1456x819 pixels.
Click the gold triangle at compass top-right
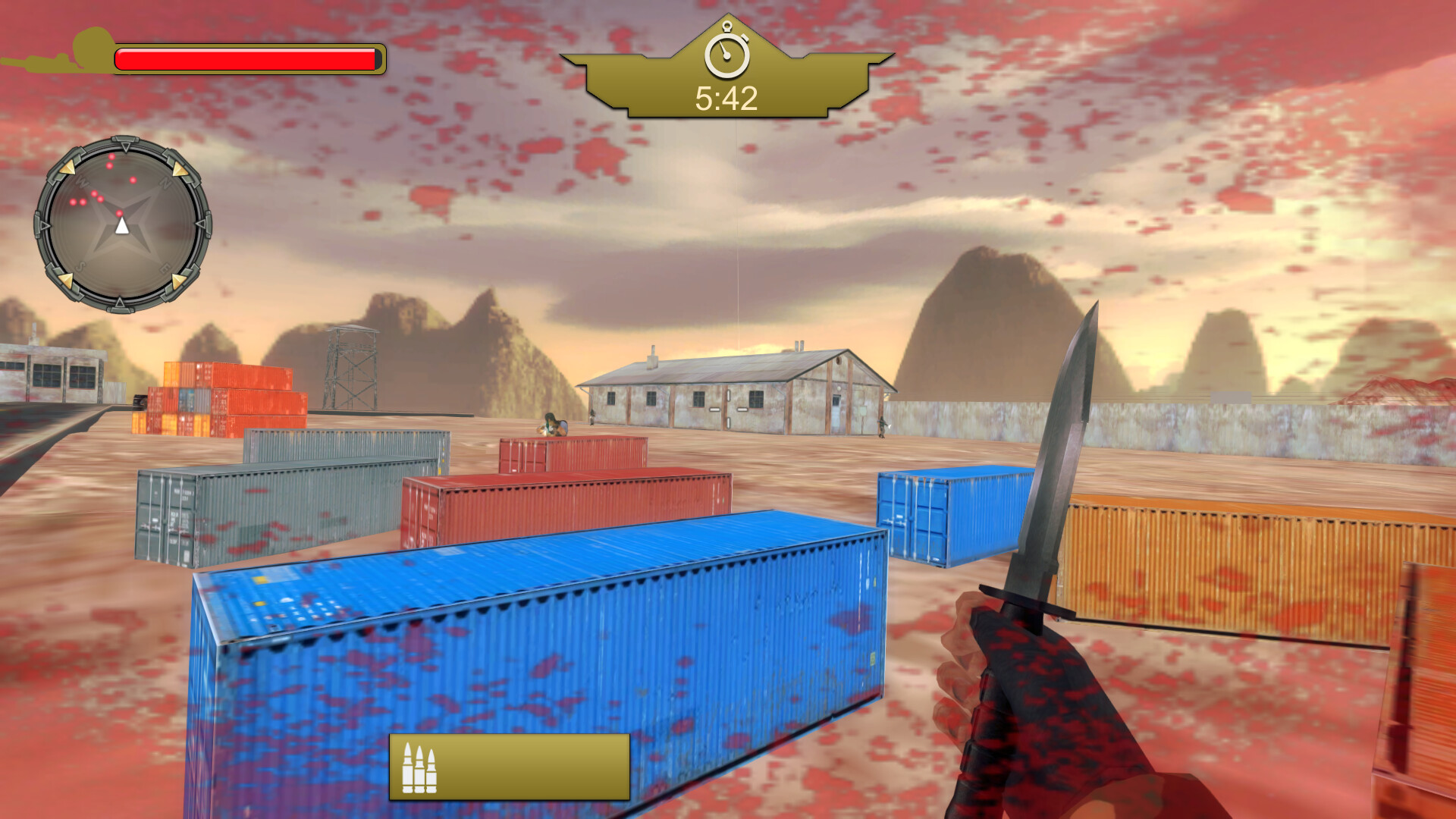(x=180, y=168)
